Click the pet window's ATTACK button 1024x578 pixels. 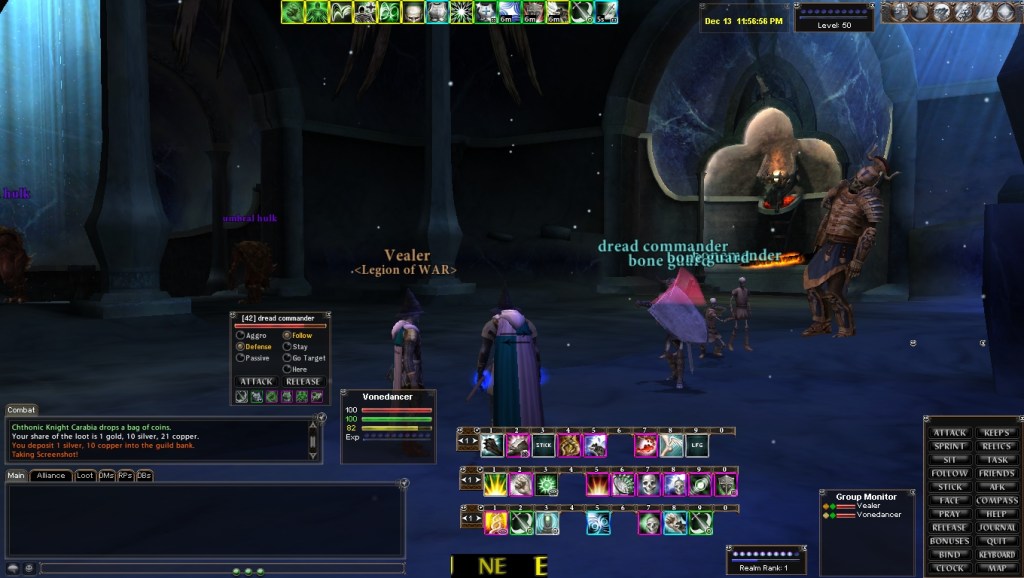coord(256,381)
